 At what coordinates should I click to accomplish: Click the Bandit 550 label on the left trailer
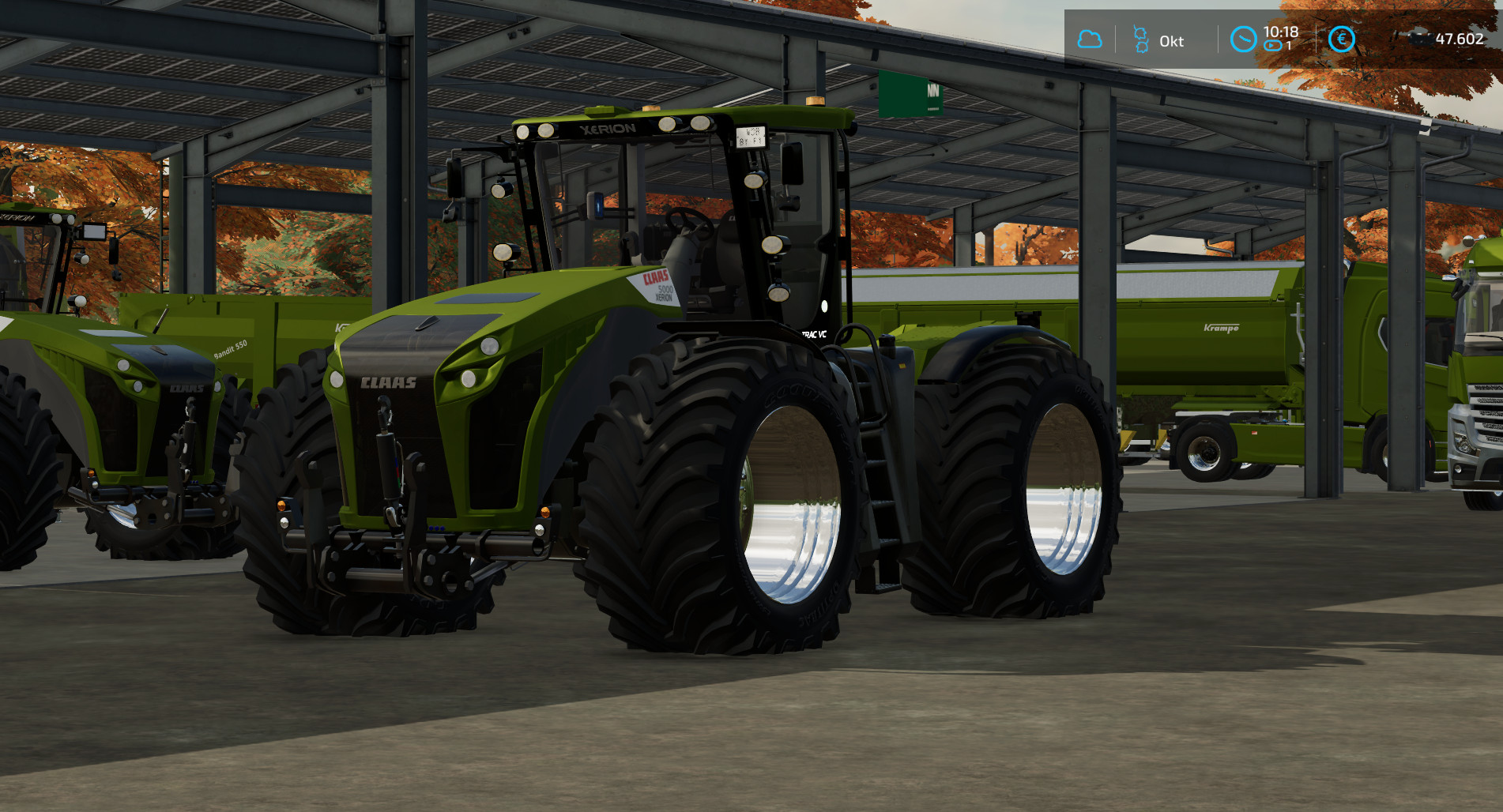pos(230,348)
